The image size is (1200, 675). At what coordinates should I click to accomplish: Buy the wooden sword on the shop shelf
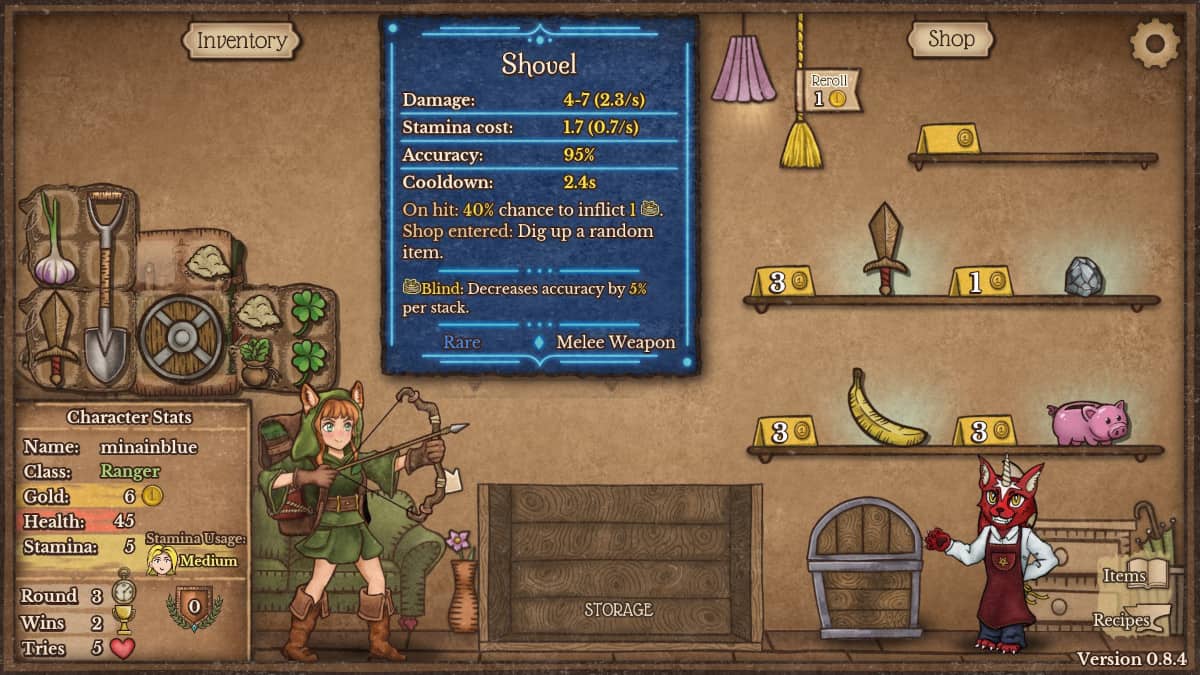pyautogui.click(x=885, y=249)
